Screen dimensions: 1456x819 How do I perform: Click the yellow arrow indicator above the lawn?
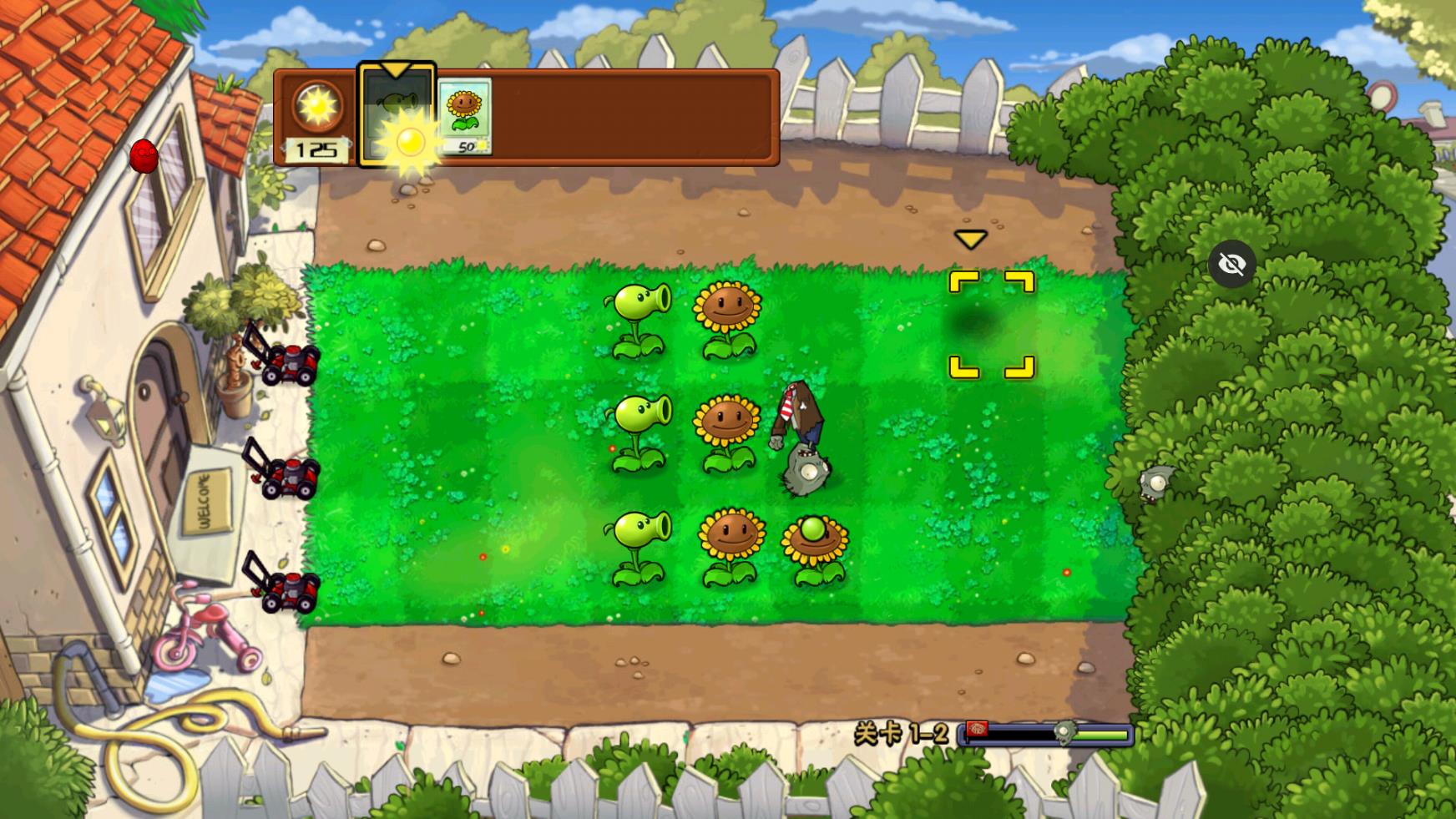tap(970, 238)
